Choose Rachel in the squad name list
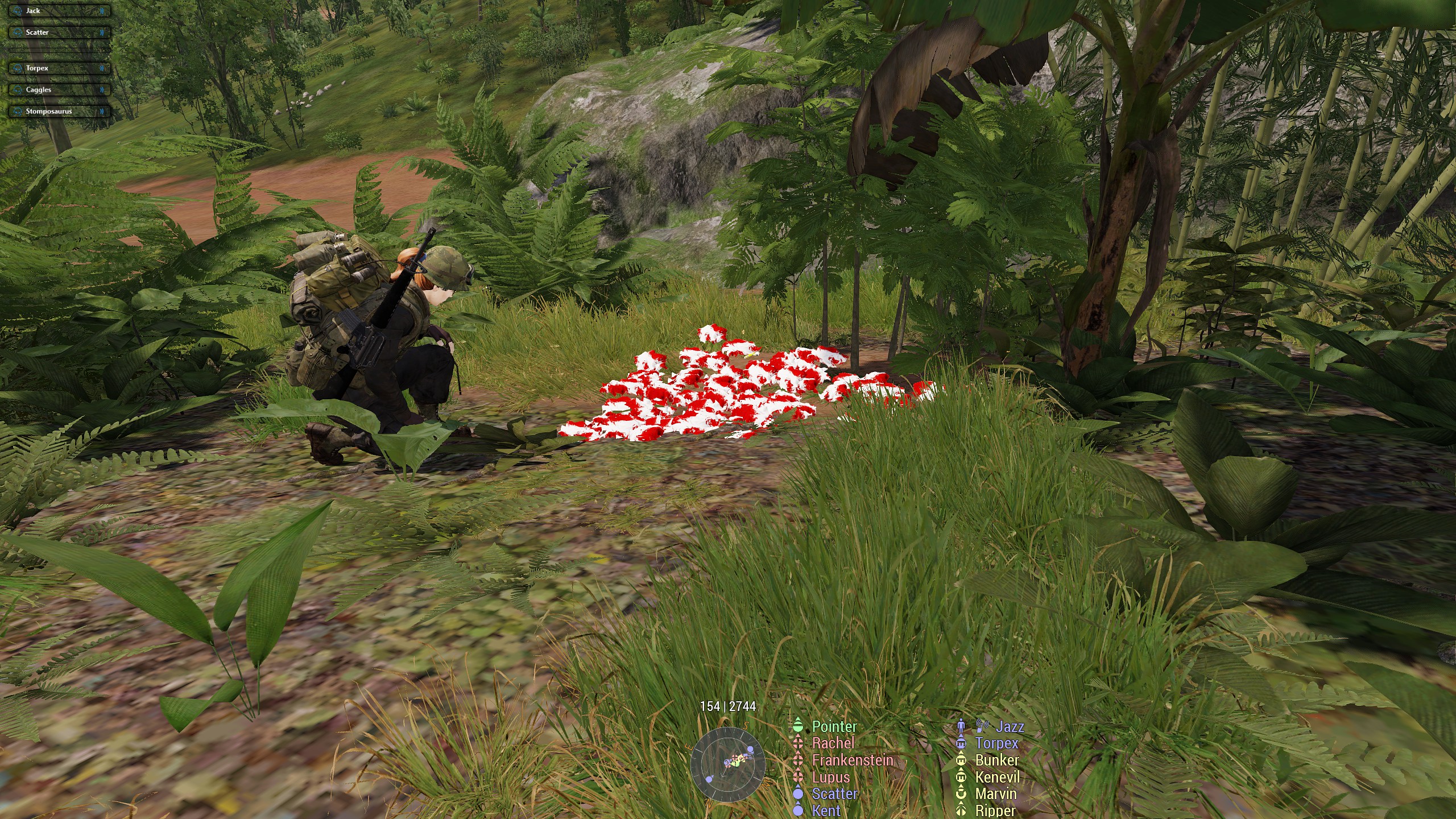 [x=833, y=743]
